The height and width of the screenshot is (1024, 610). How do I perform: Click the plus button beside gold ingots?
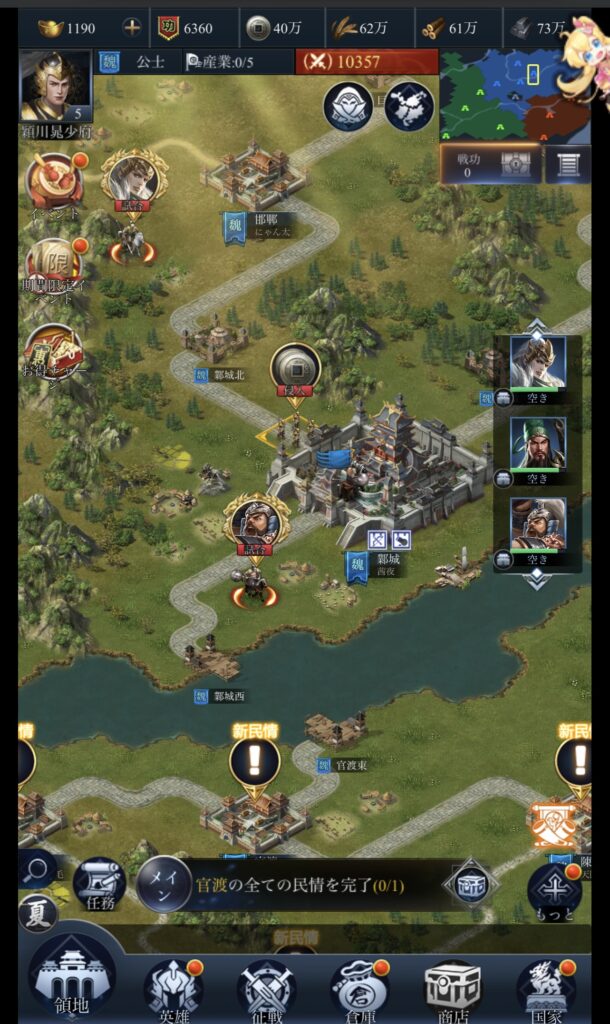[132, 28]
